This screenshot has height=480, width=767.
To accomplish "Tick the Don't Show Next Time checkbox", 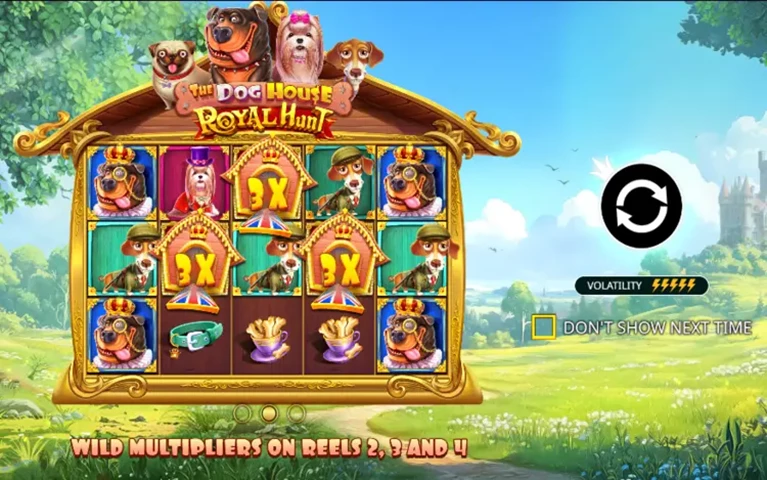I will coord(544,327).
